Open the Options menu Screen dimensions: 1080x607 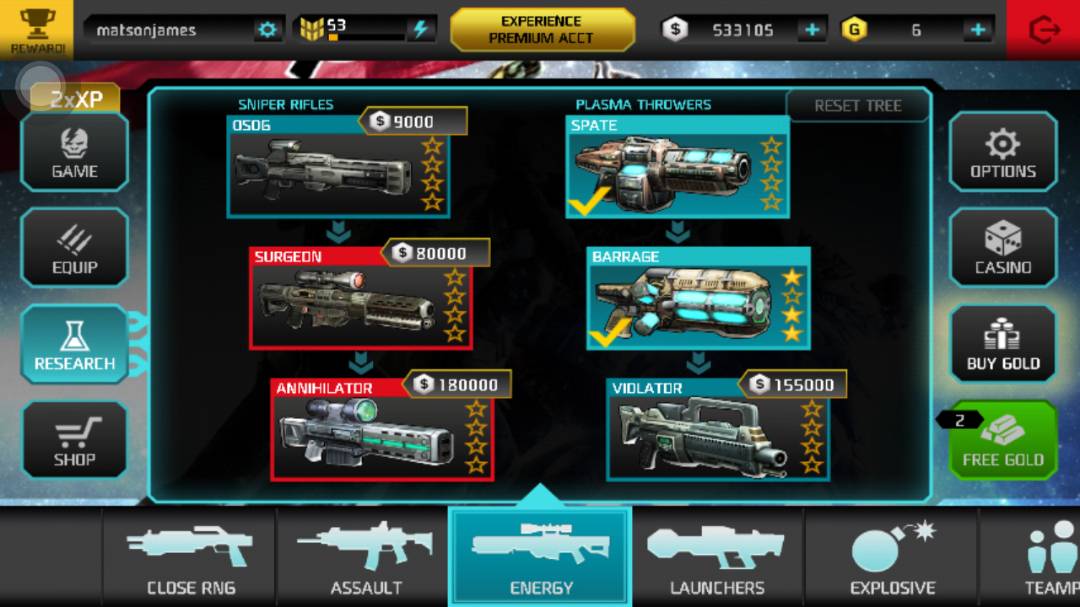(x=1003, y=152)
